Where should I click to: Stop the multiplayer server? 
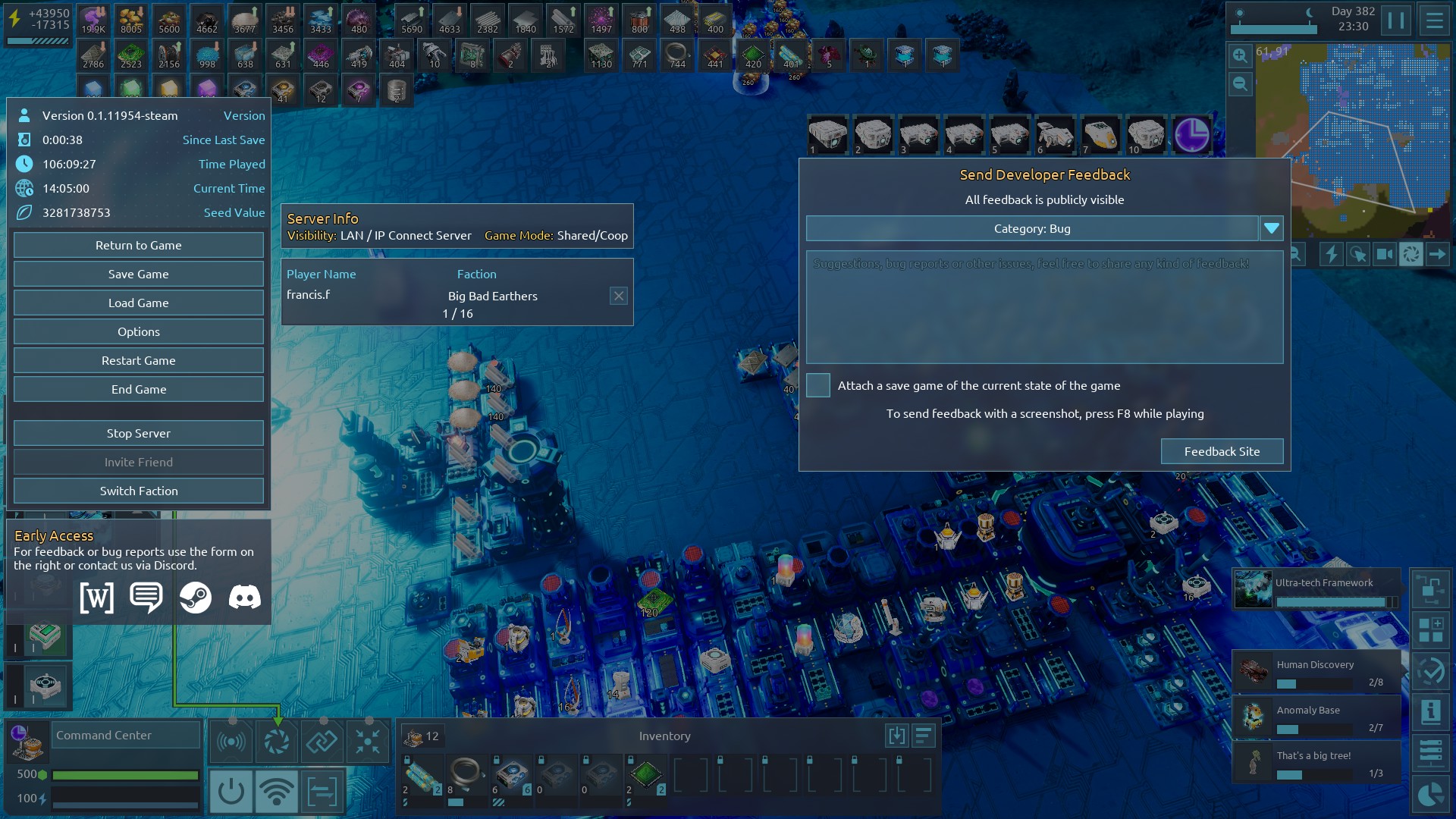139,433
